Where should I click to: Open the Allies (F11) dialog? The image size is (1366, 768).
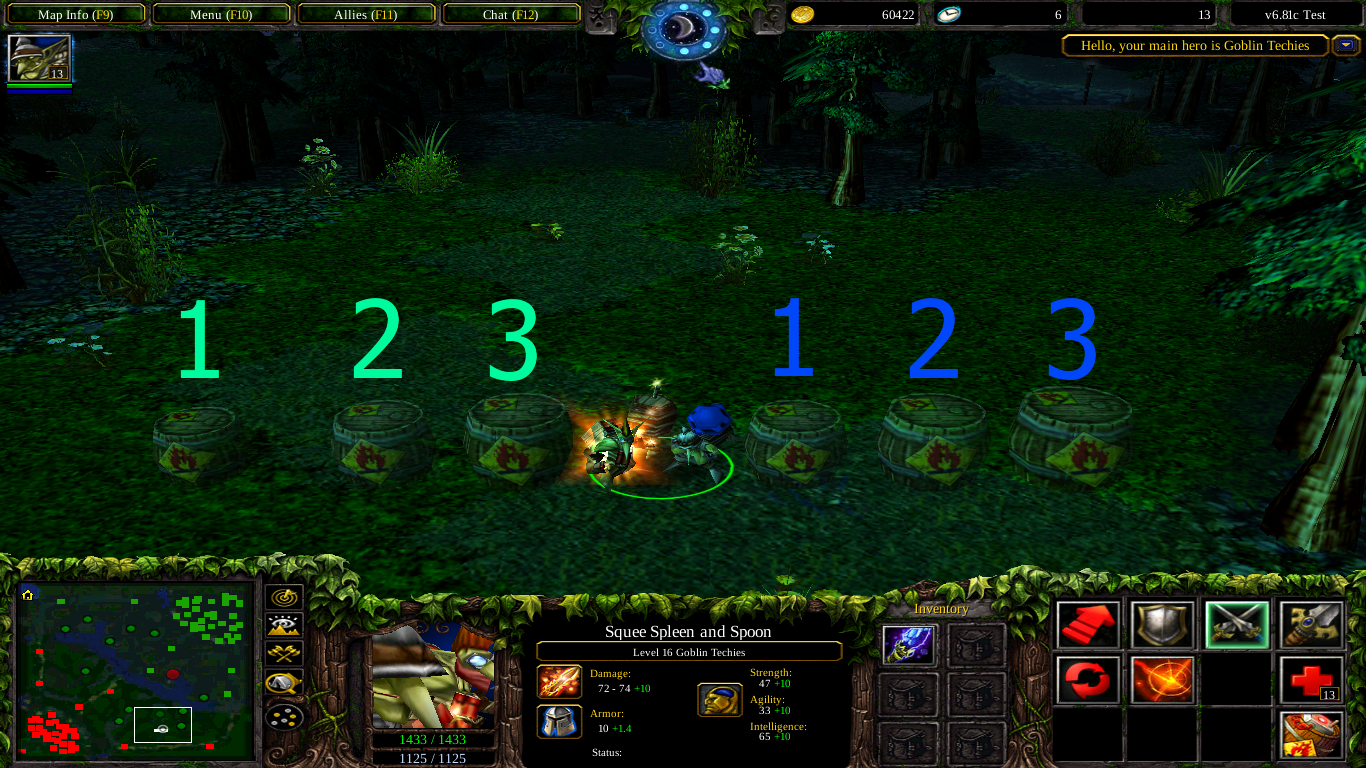[367, 14]
